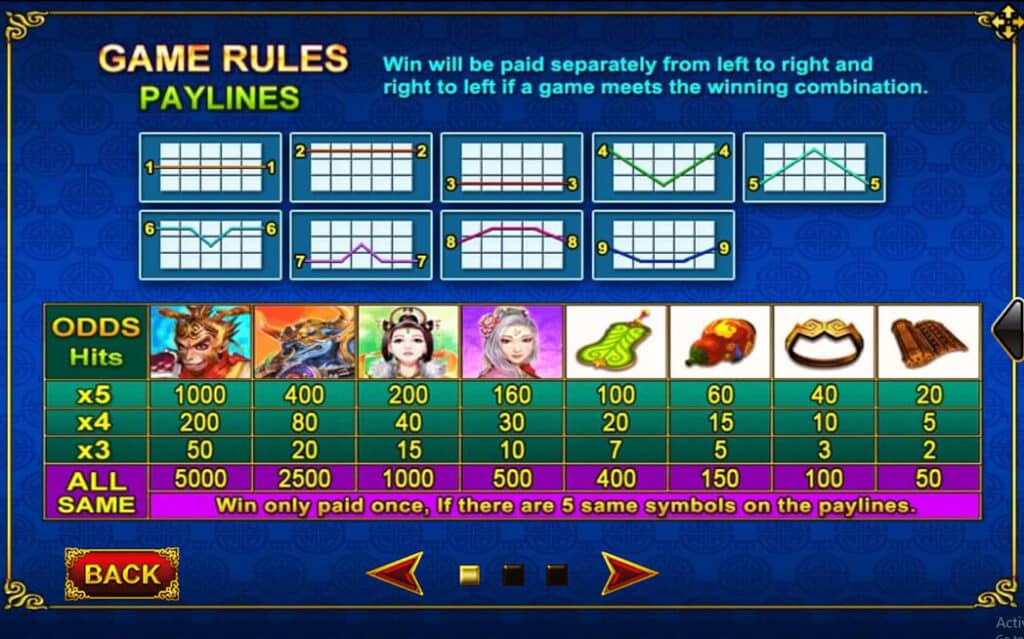1024x639 pixels.
Task: Advance to the next rules page arrow
Action: [629, 574]
